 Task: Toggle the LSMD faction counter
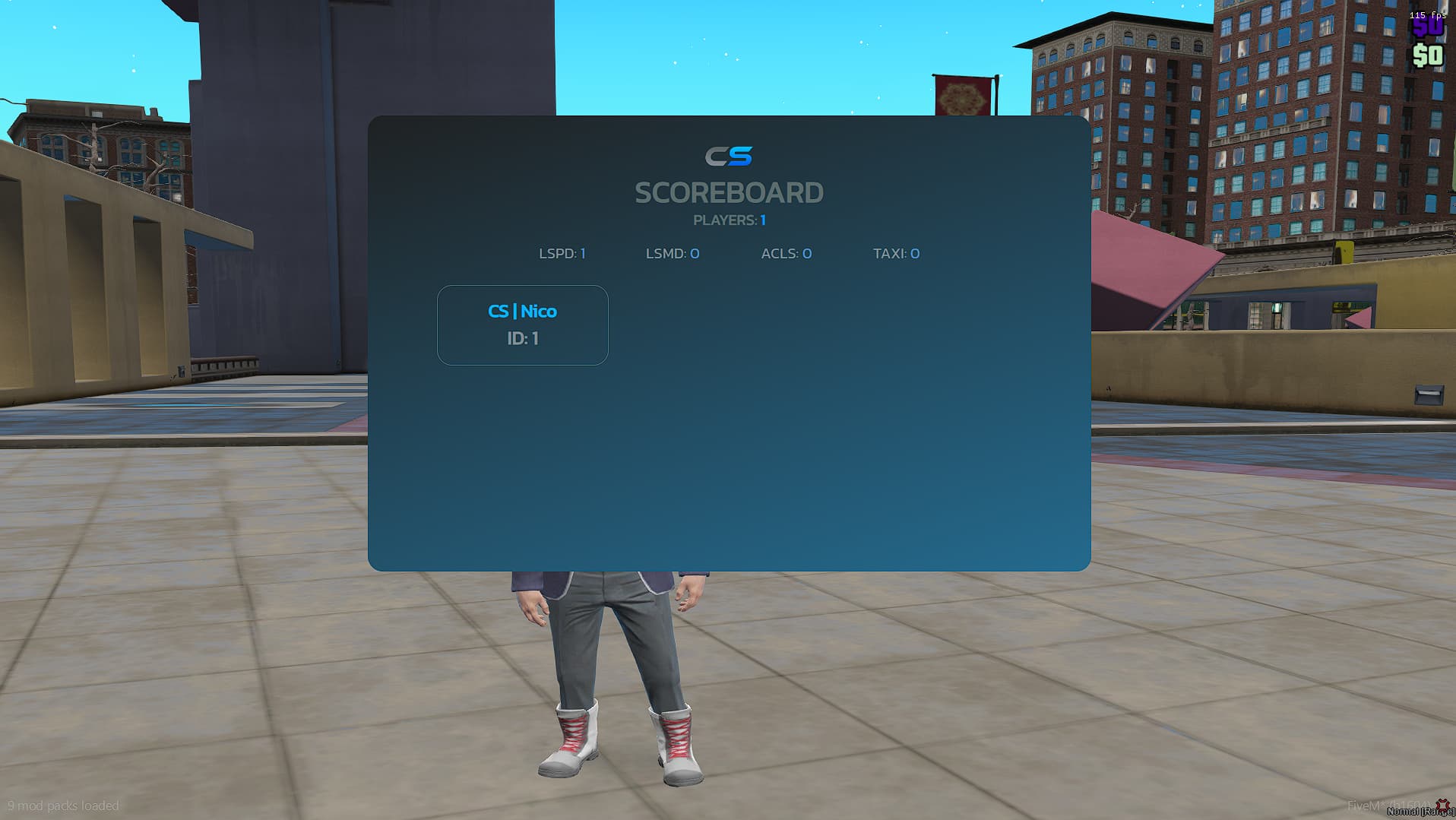[x=671, y=253]
